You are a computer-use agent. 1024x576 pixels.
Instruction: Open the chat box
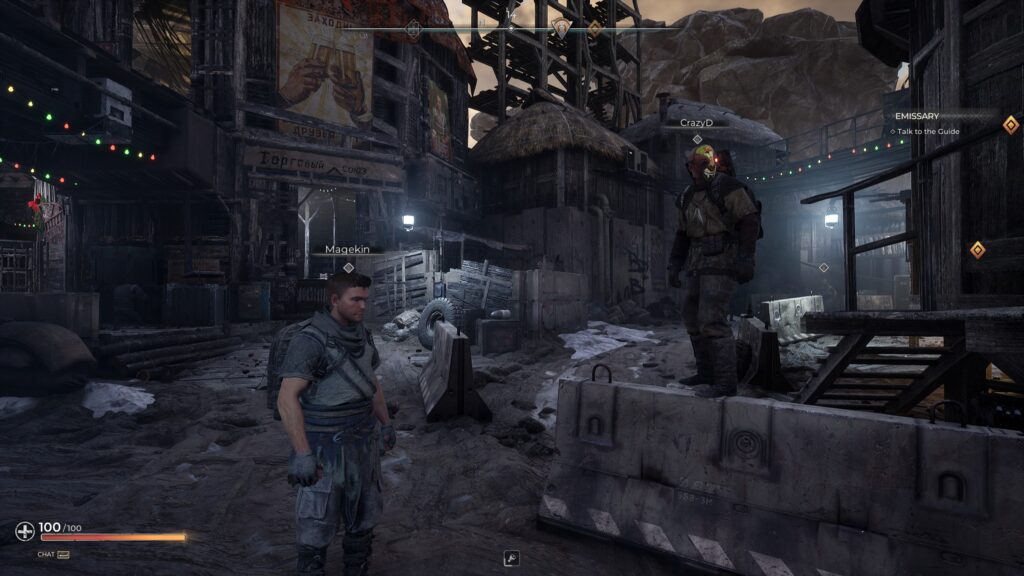coord(53,553)
